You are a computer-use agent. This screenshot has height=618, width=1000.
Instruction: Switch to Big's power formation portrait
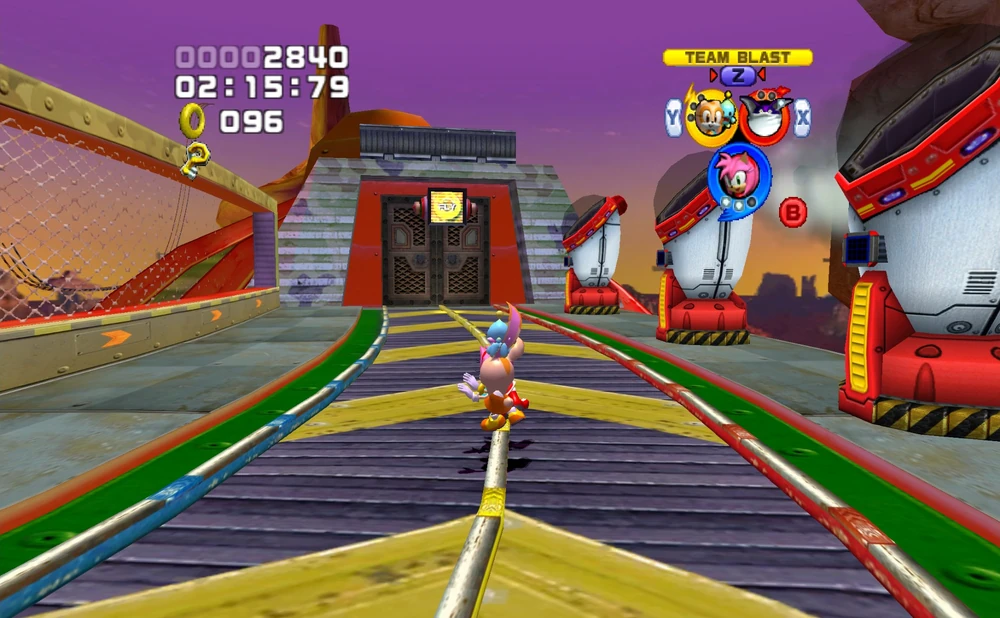tap(765, 116)
